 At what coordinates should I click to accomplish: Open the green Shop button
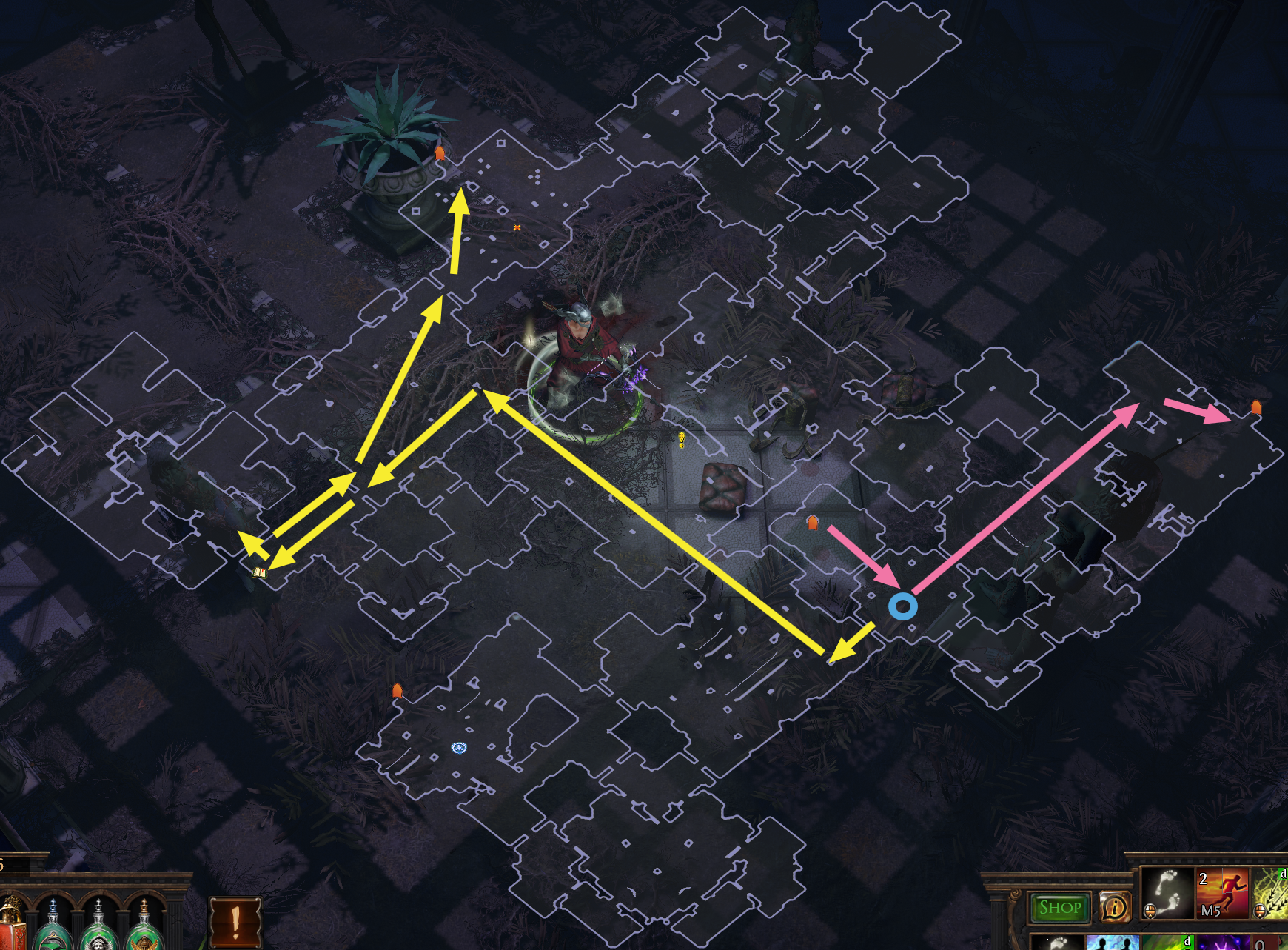(1059, 908)
